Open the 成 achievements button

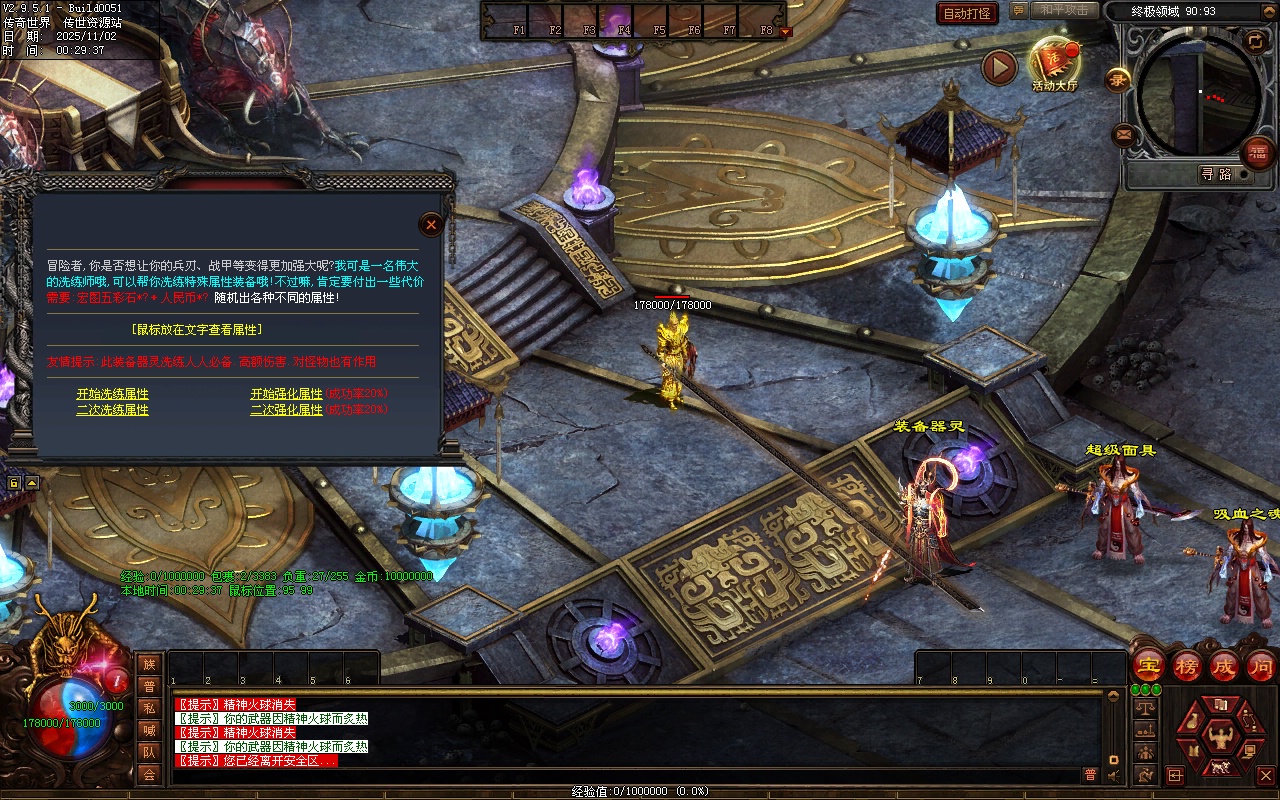coord(1224,665)
